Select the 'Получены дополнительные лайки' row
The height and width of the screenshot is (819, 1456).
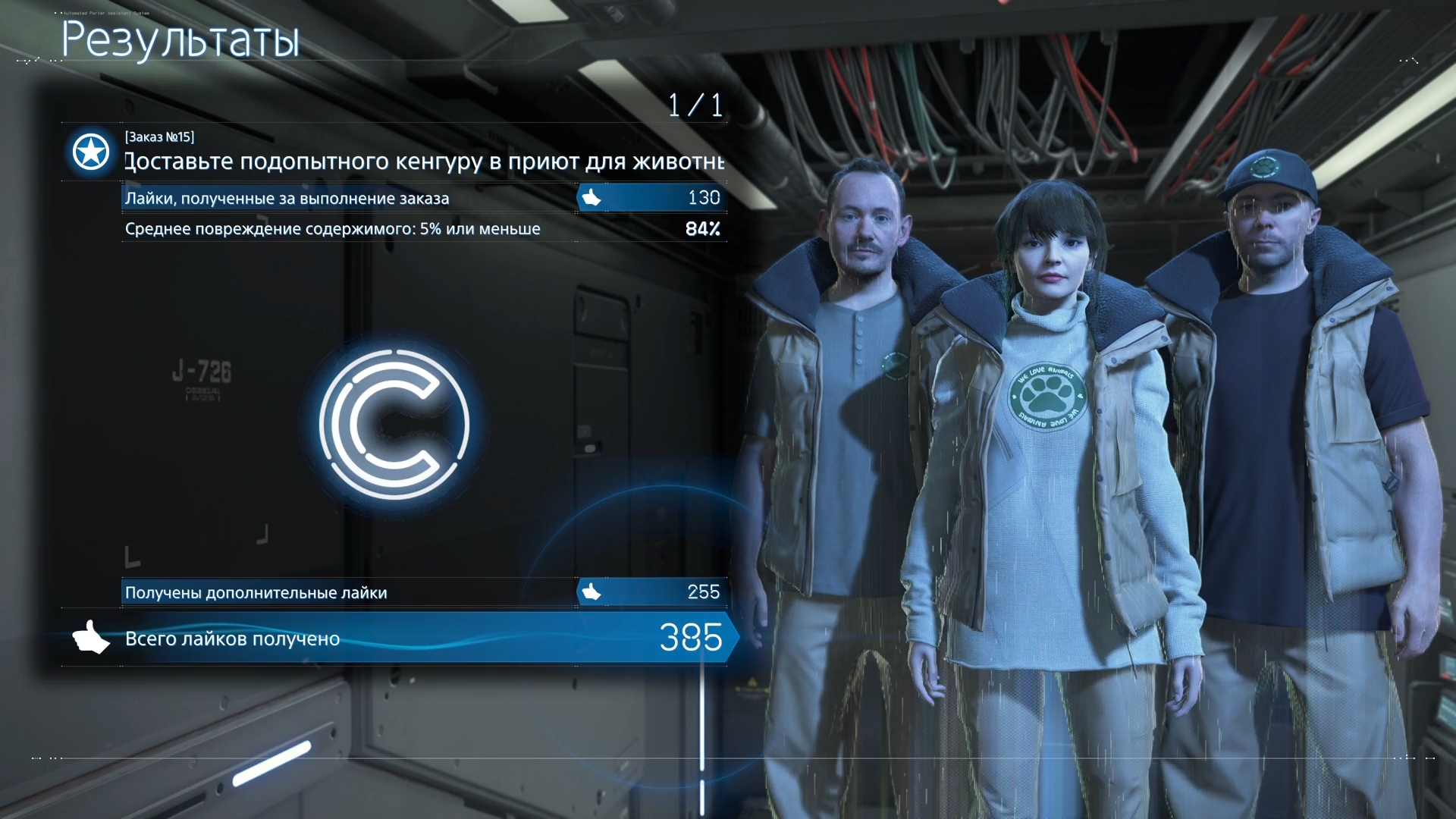coord(423,592)
